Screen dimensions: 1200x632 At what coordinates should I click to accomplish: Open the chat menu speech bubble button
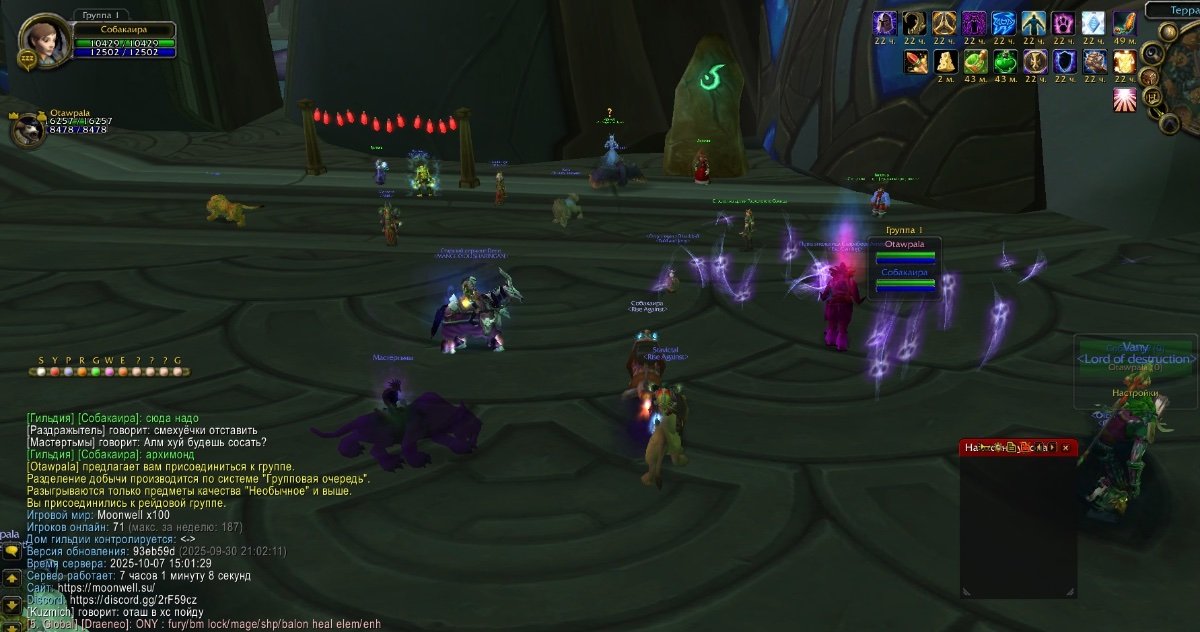tap(11, 551)
